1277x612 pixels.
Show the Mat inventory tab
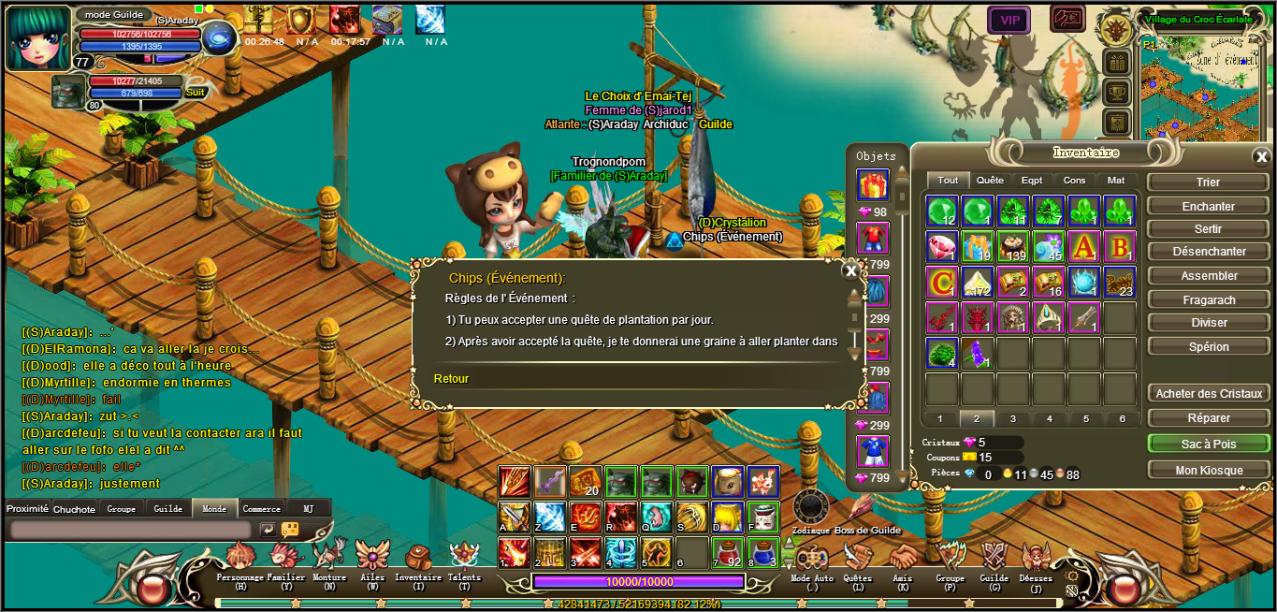point(1115,180)
